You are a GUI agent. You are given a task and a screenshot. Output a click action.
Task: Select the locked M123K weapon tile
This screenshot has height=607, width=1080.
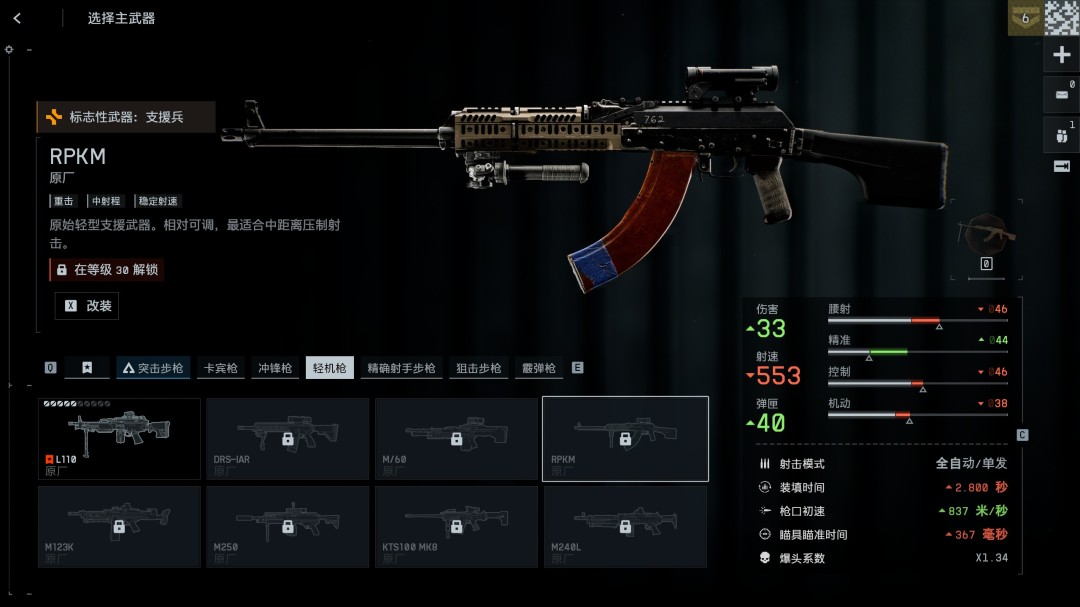point(119,526)
